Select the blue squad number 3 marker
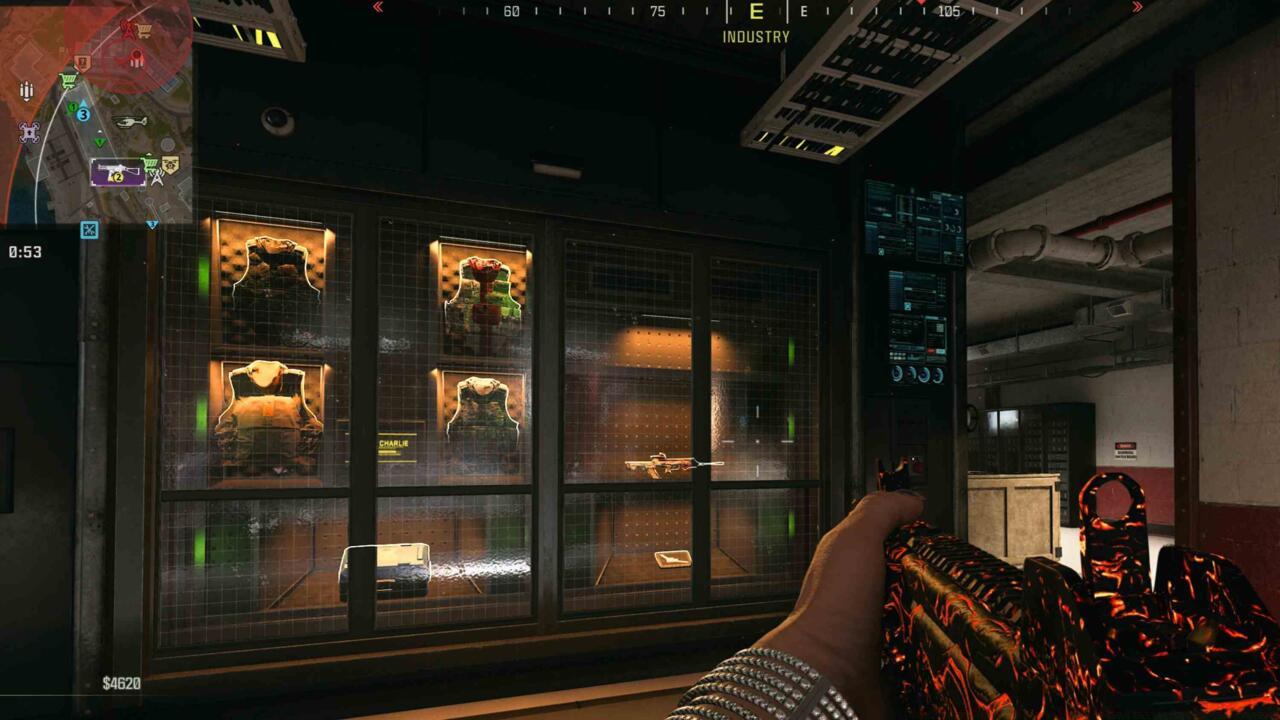Image resolution: width=1280 pixels, height=720 pixels. [83, 114]
